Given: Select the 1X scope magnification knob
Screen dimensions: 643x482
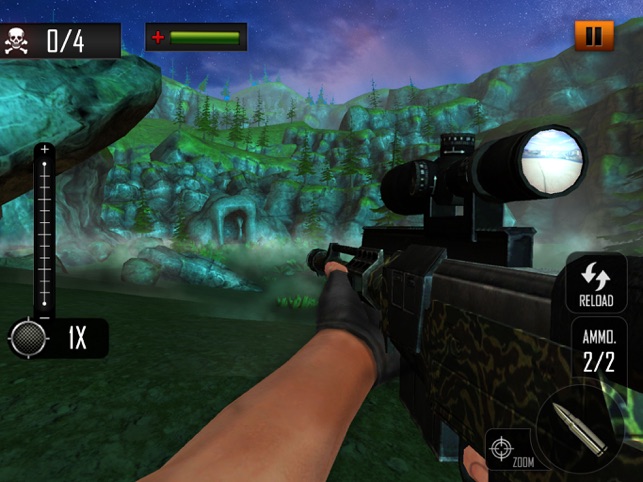Looking at the screenshot, I should pyautogui.click(x=29, y=338).
